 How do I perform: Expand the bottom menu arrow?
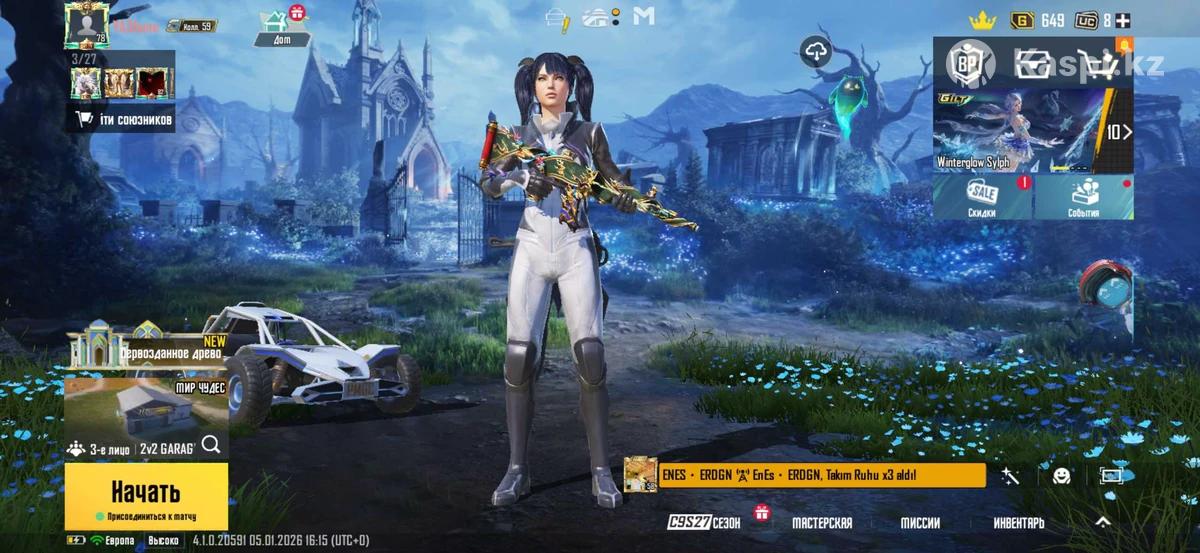(1103, 522)
